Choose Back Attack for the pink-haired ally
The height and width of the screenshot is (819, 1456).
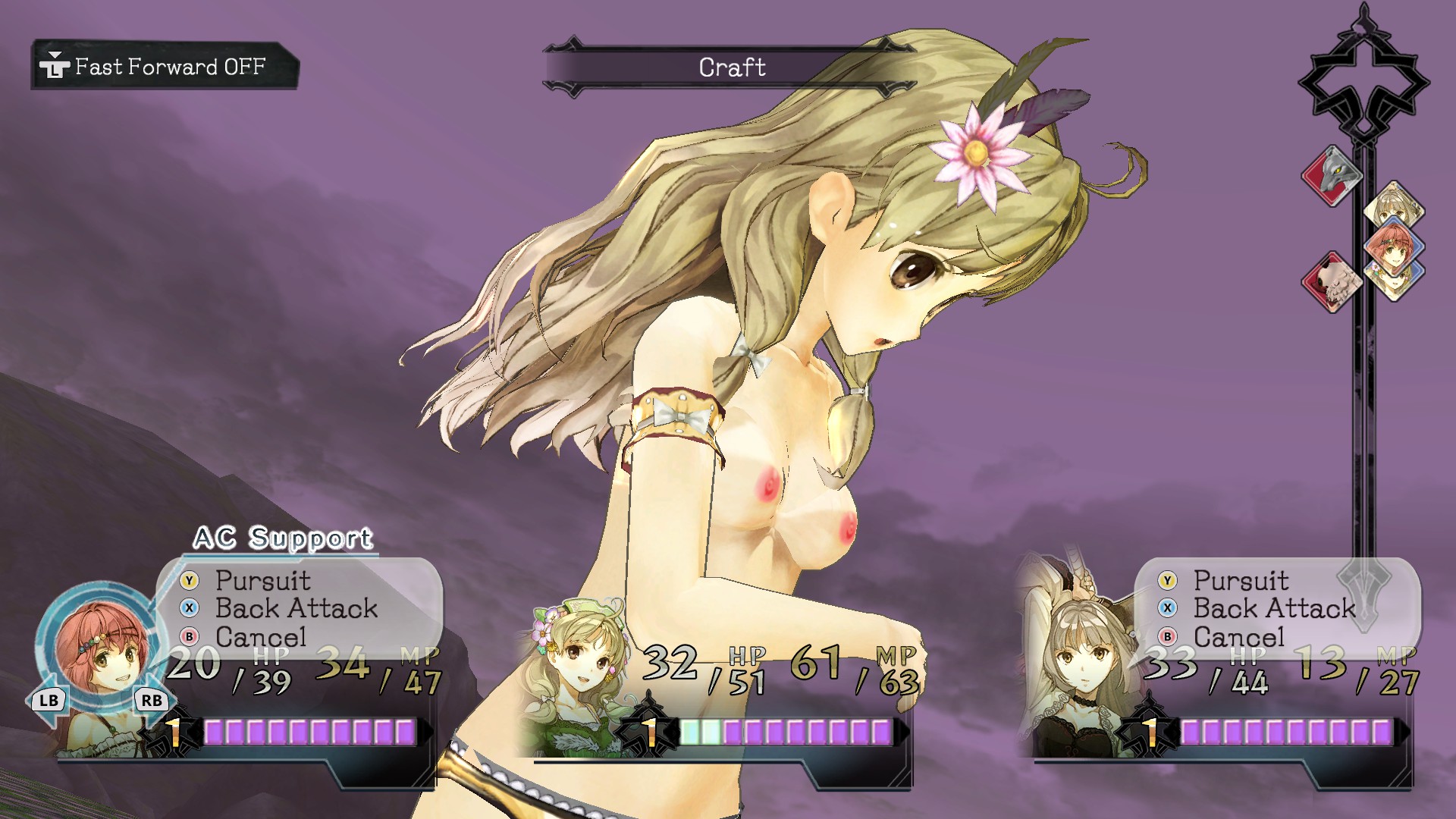[x=296, y=608]
